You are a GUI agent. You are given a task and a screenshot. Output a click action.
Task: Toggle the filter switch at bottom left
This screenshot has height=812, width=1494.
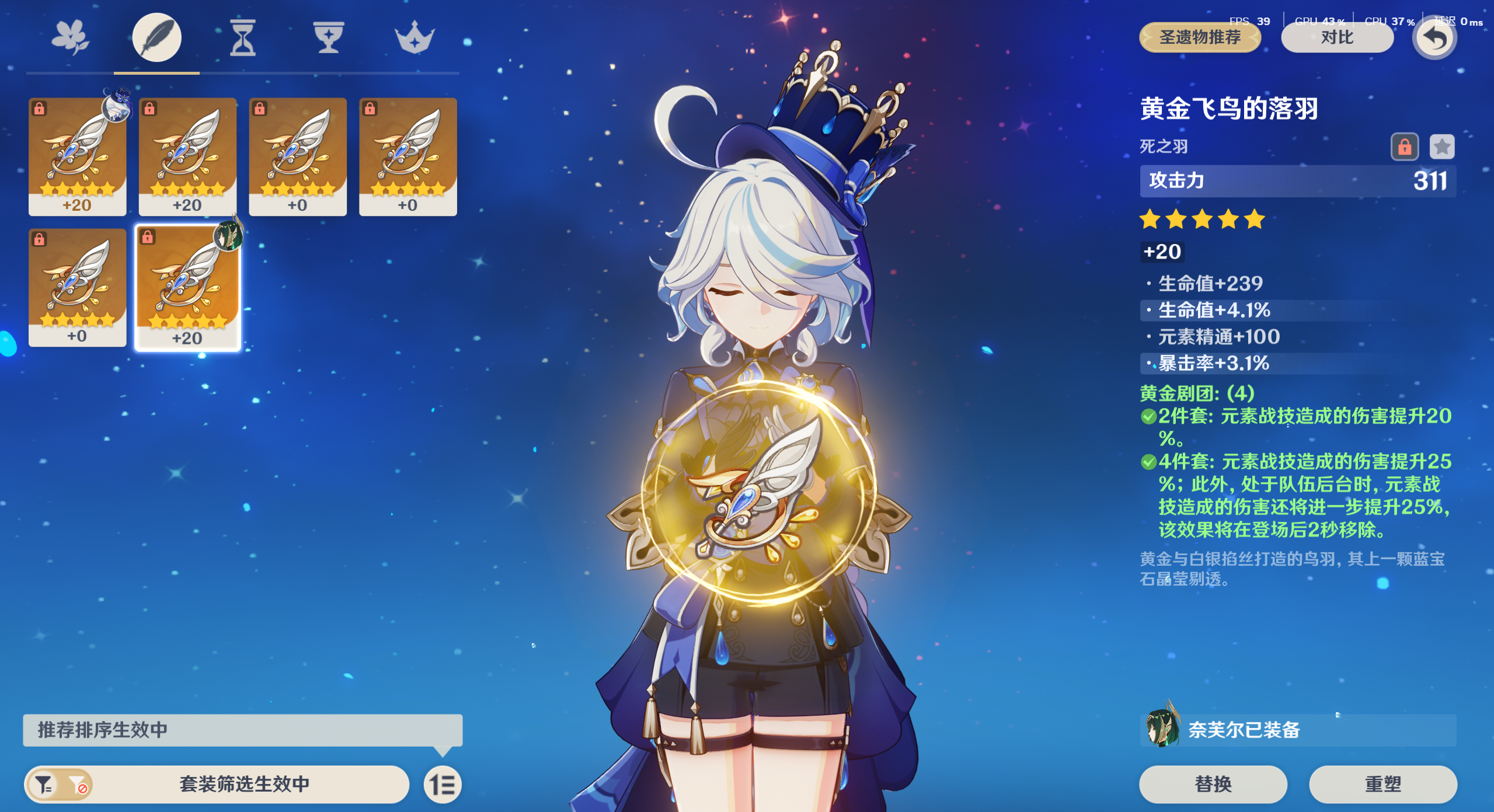point(59,785)
